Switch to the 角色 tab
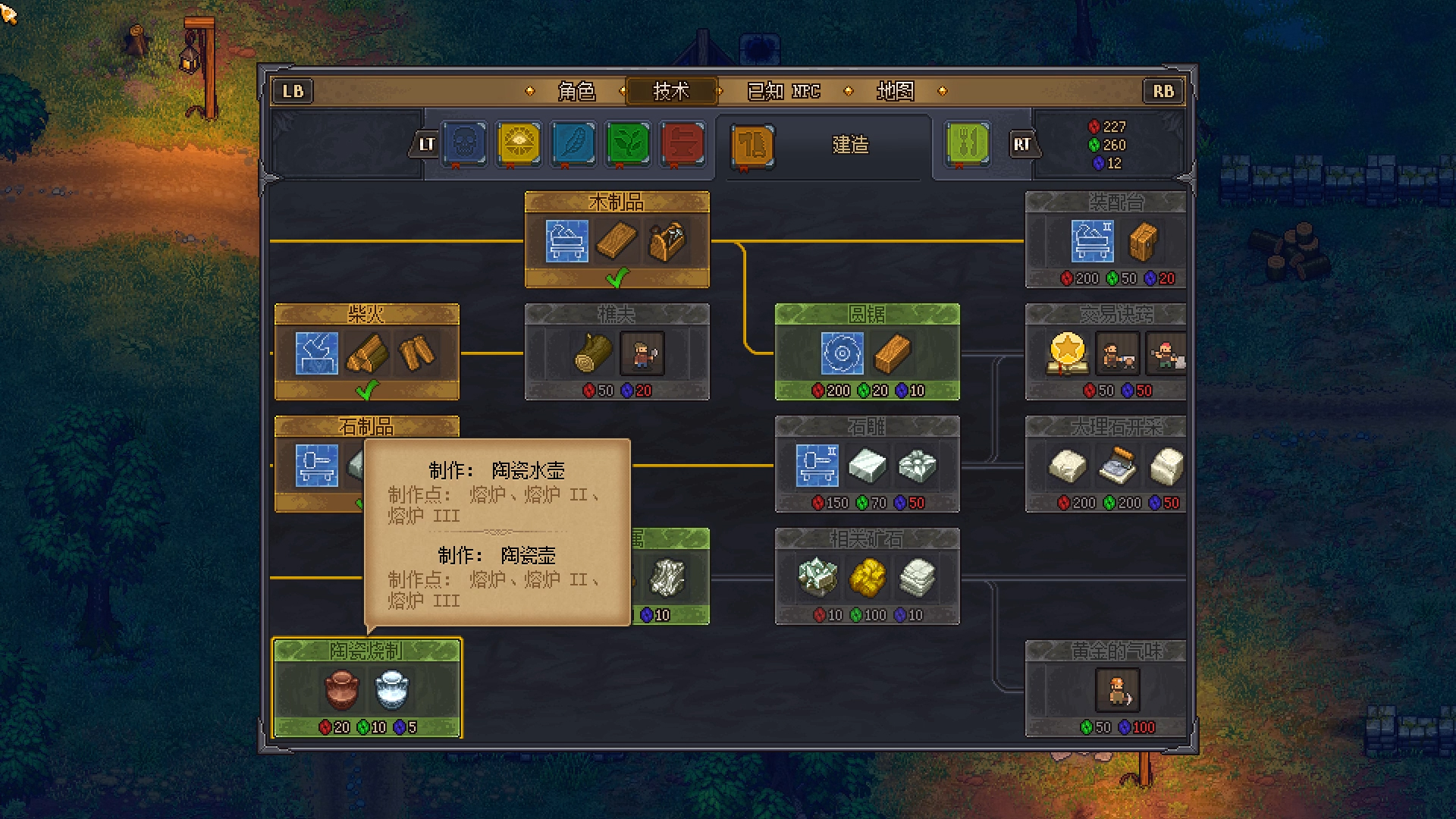This screenshot has height=819, width=1456. point(576,91)
